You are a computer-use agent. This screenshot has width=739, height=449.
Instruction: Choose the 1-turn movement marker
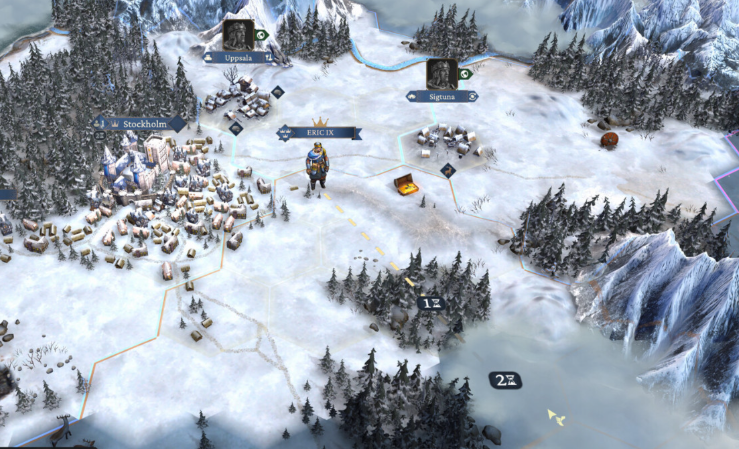pyautogui.click(x=431, y=302)
